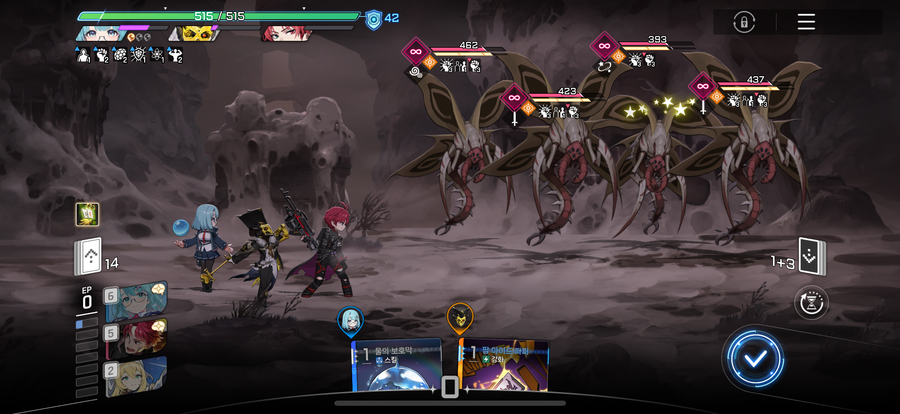Toggle the rotation lock icon
900x414 pixels.
click(x=743, y=22)
